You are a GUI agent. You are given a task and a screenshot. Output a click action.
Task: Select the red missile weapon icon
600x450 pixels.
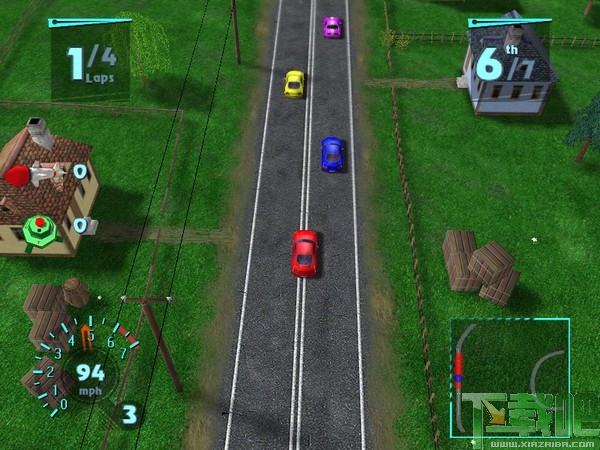tap(32, 175)
